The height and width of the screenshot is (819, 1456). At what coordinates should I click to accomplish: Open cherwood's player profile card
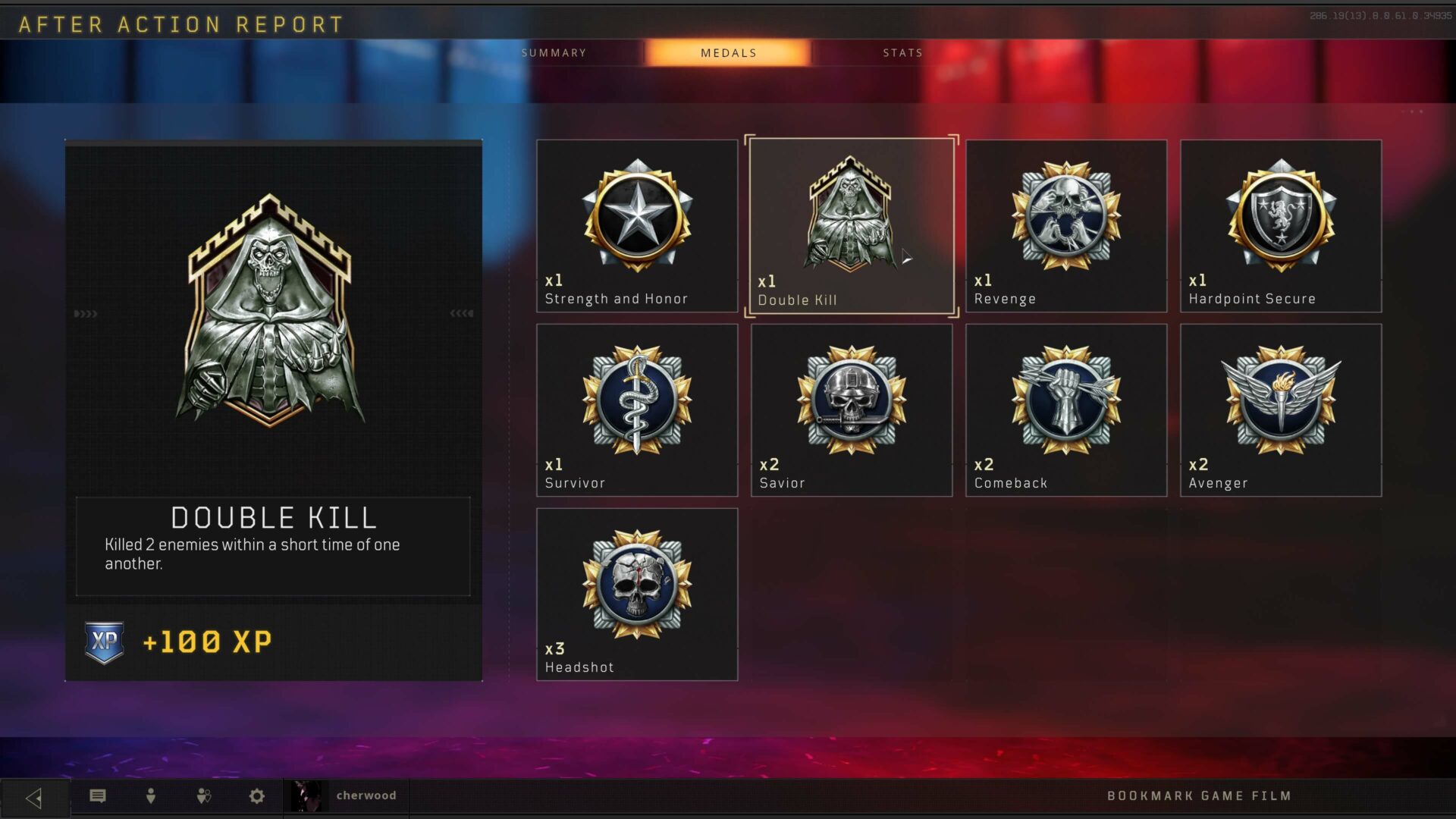coord(347,796)
